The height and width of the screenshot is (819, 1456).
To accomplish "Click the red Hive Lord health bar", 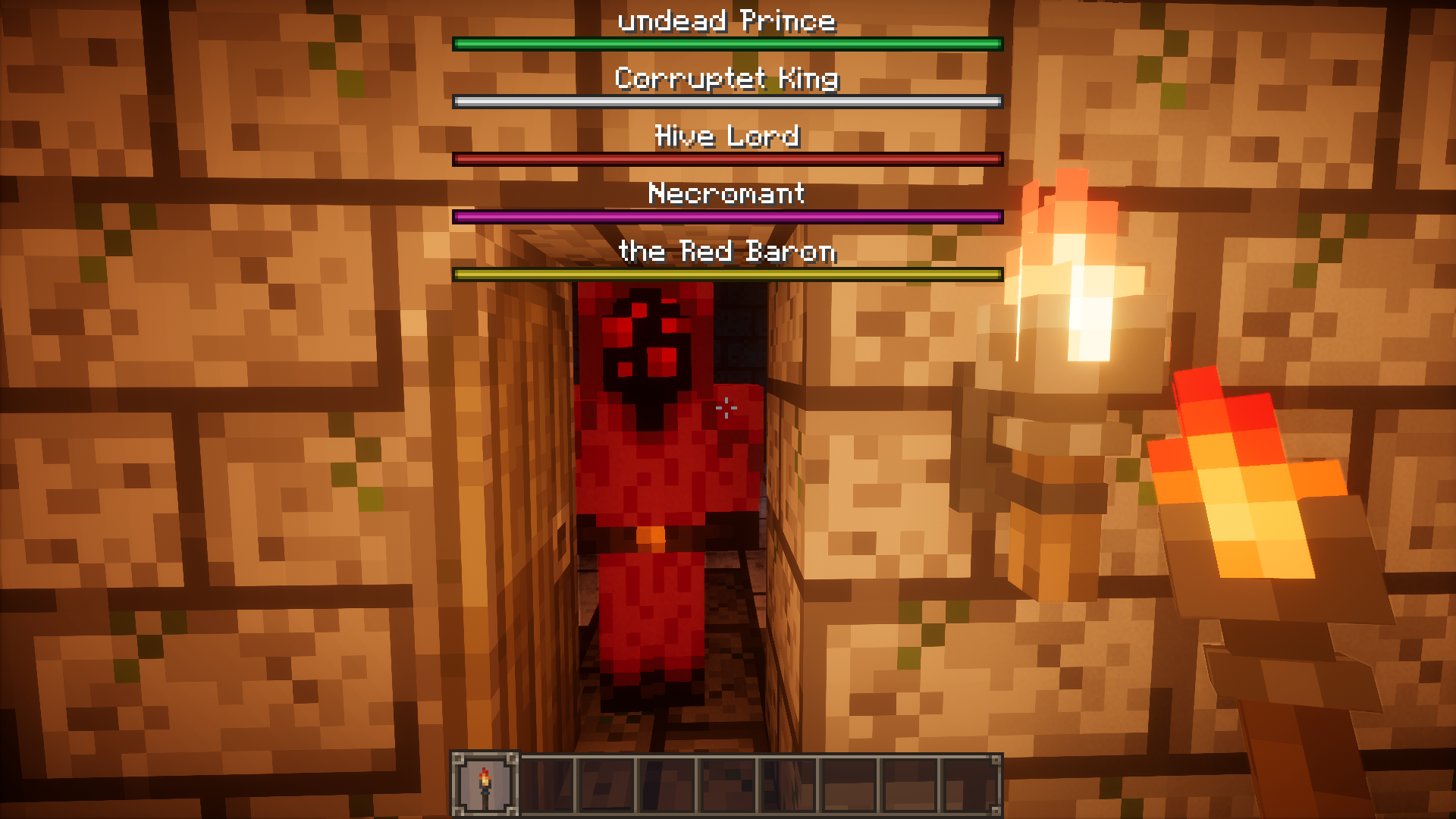I will tap(726, 158).
